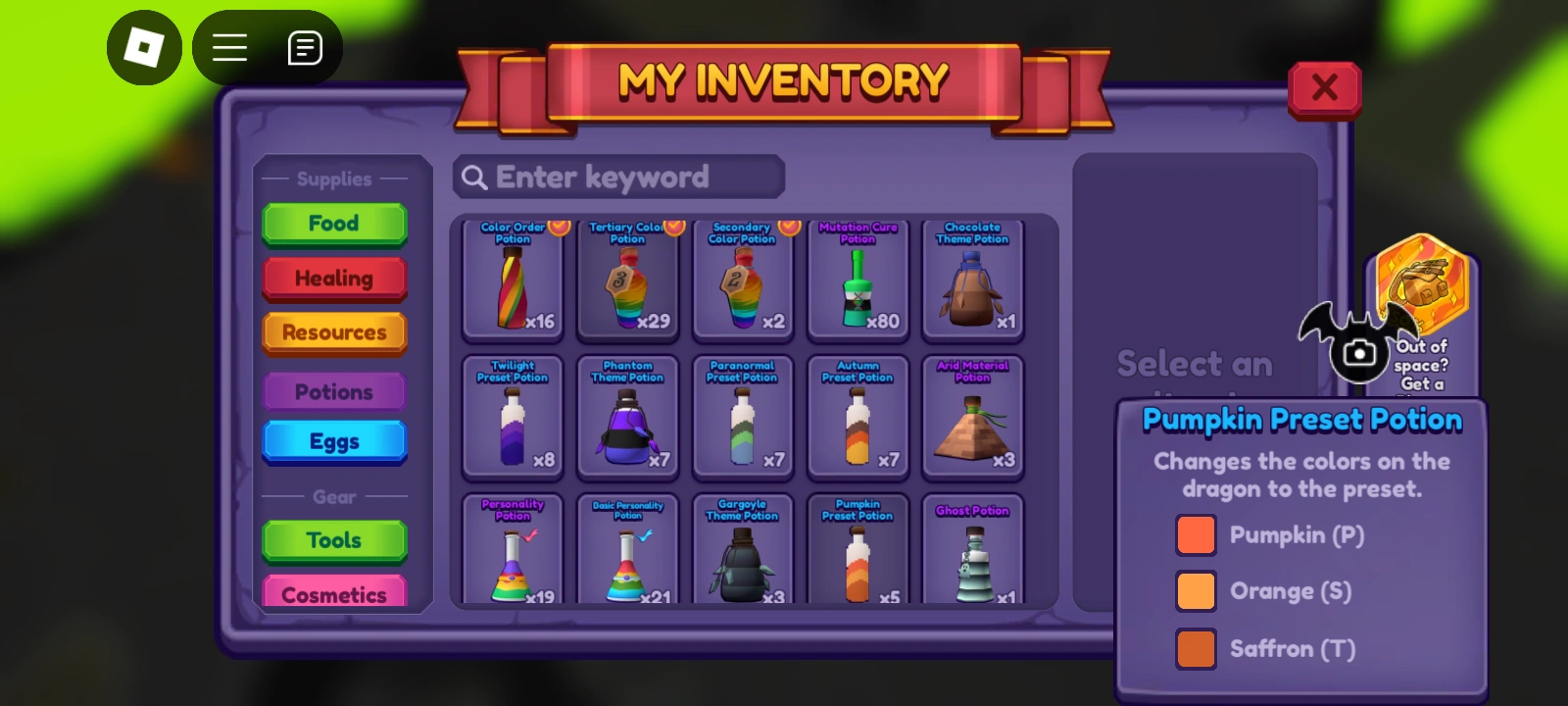The height and width of the screenshot is (706, 1568).
Task: Select the Chocolate Theme Potion
Action: 973,281
